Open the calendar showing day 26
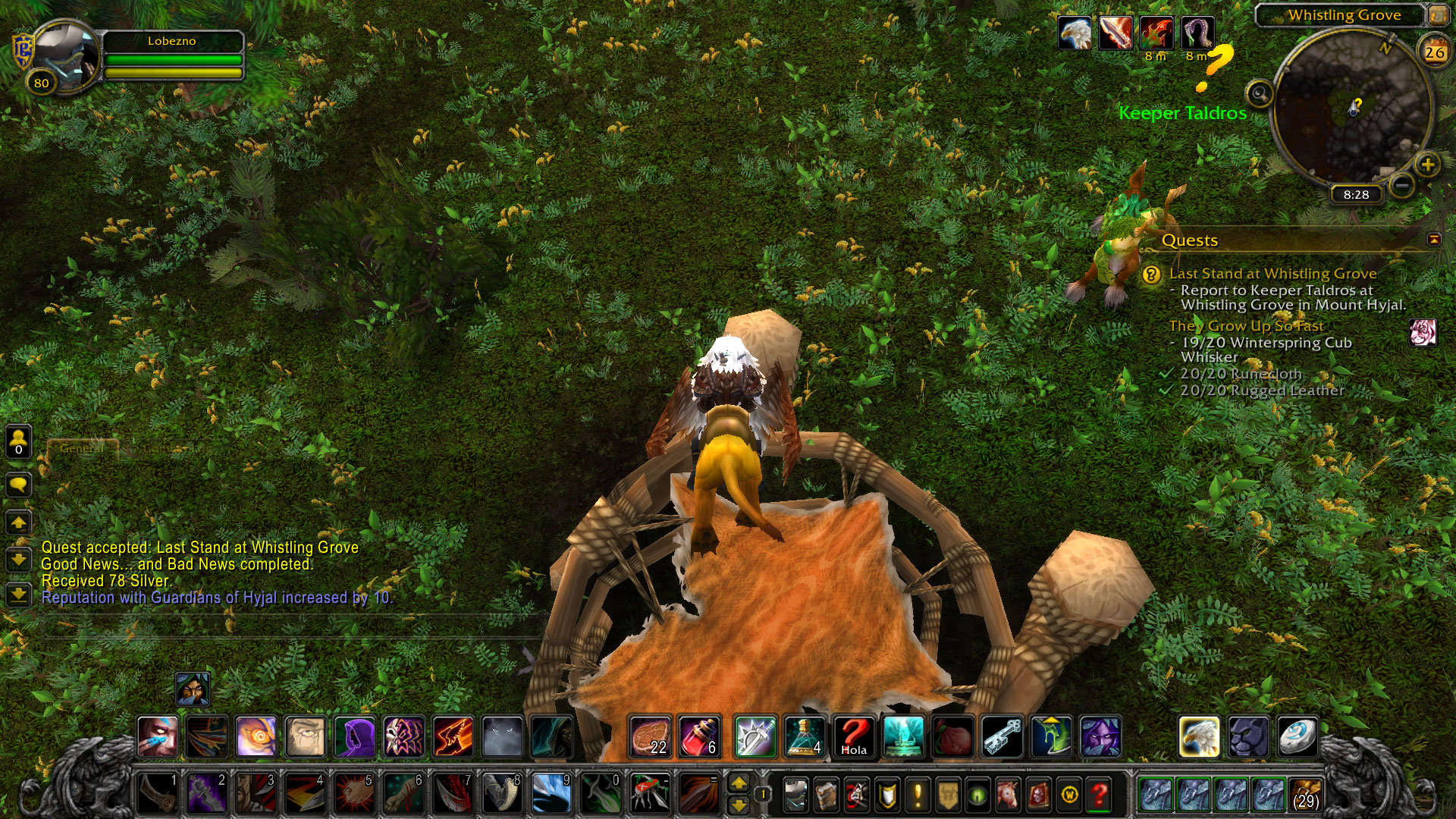Image resolution: width=1456 pixels, height=819 pixels. click(1434, 52)
